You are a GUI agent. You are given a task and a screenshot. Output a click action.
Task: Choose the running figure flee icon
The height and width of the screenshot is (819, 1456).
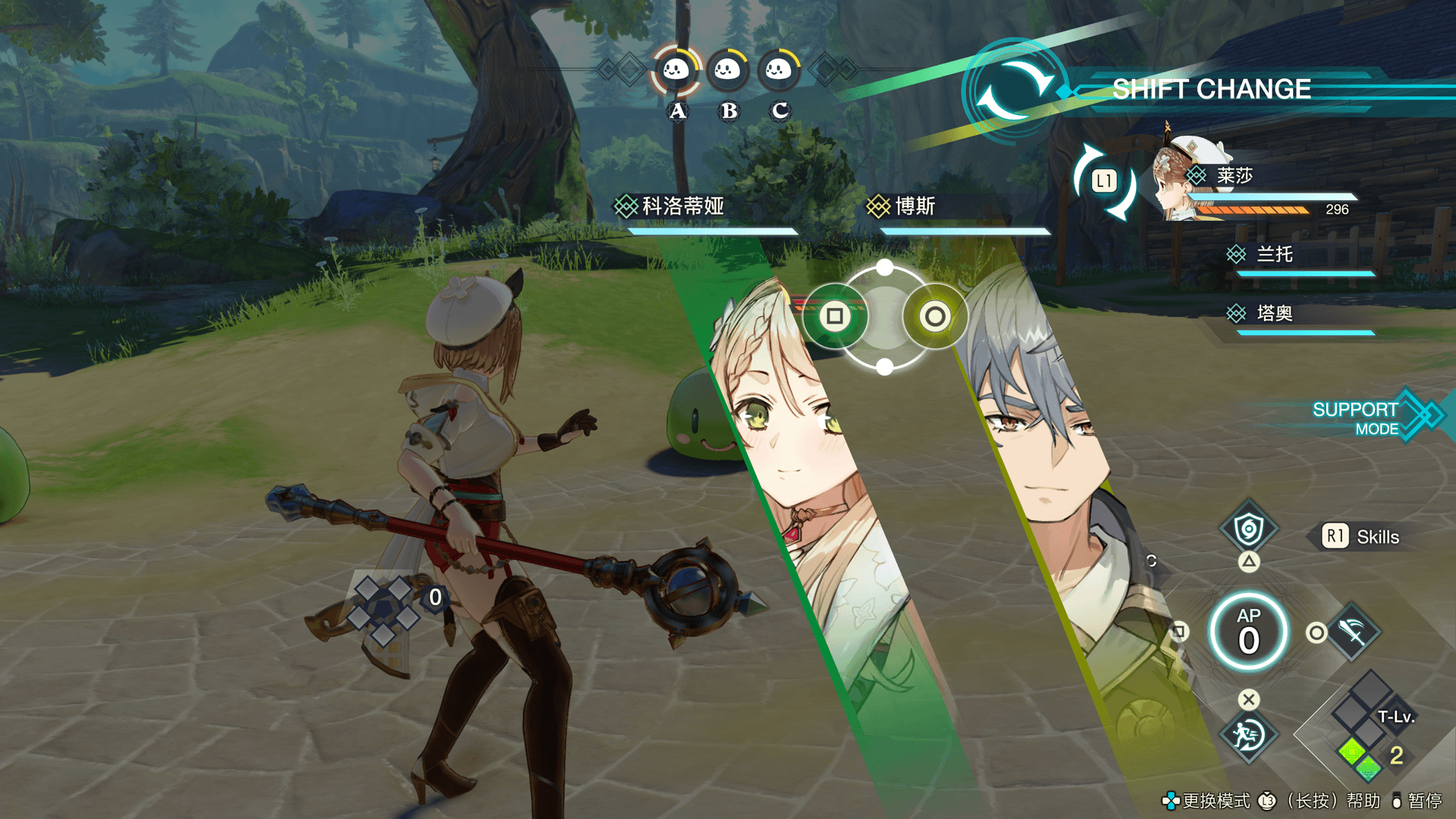(x=1248, y=734)
